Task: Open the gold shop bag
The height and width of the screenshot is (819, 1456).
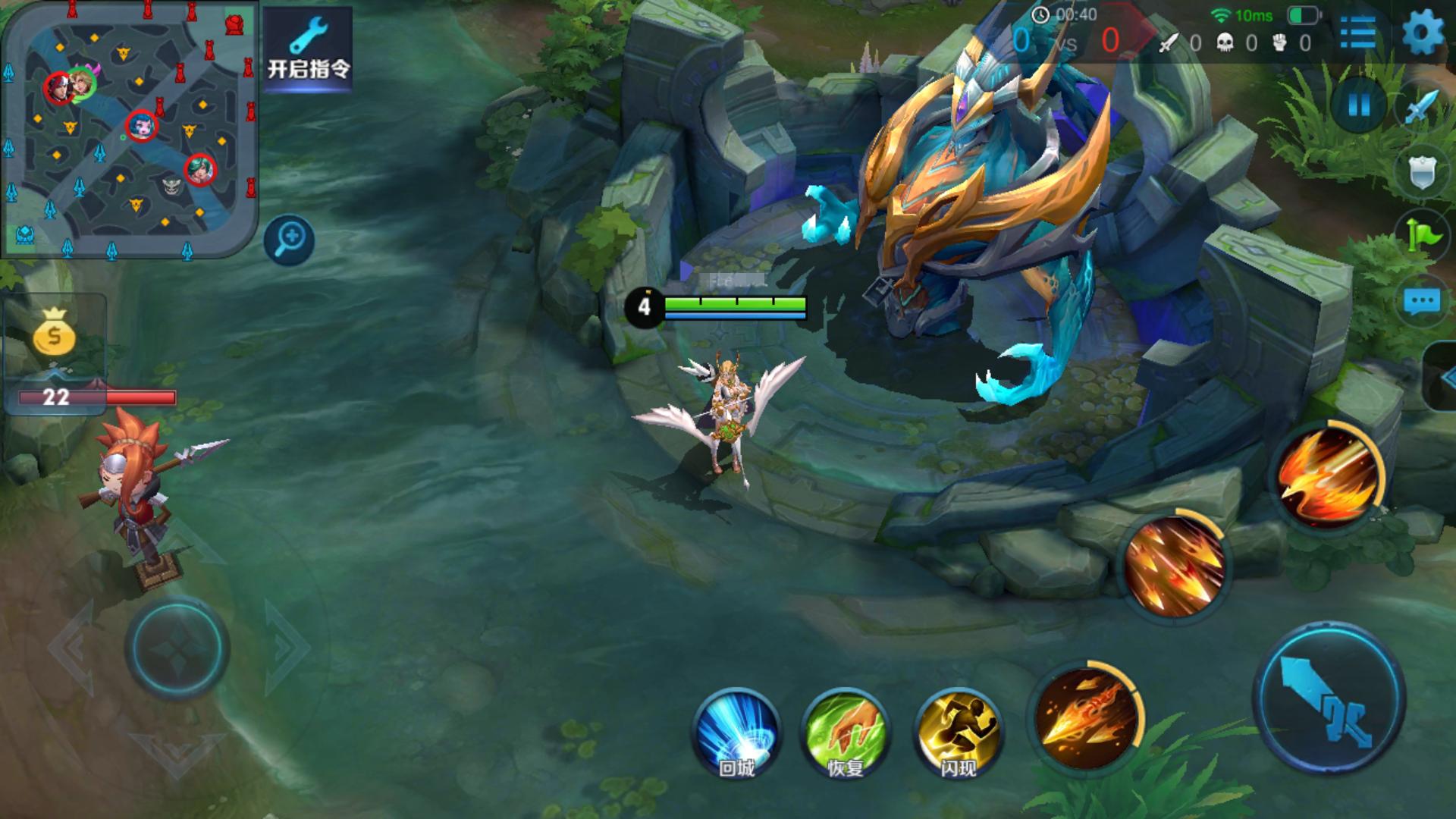Action: tap(54, 334)
